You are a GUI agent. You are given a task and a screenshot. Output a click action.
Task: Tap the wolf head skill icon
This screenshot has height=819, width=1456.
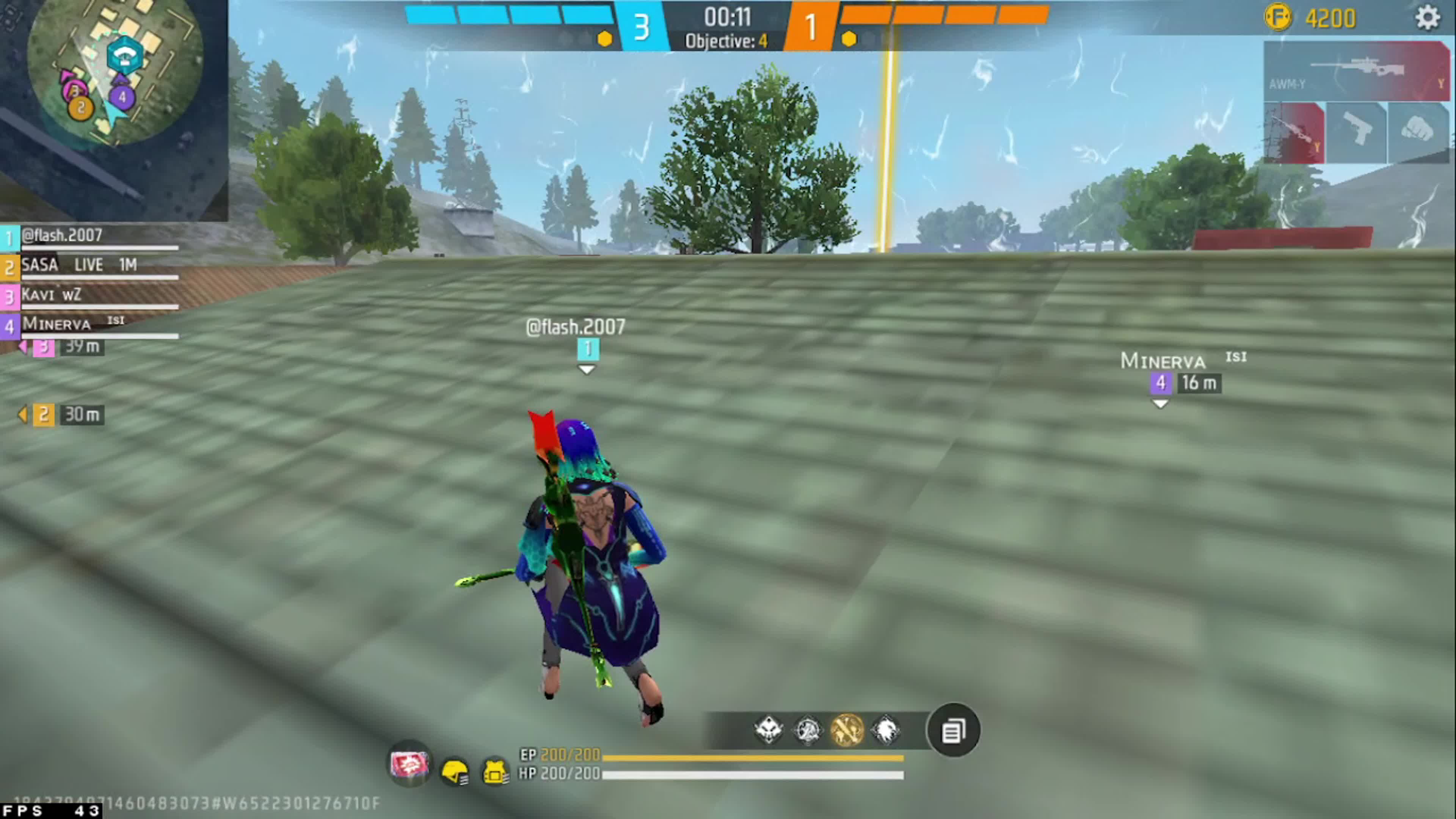886,730
